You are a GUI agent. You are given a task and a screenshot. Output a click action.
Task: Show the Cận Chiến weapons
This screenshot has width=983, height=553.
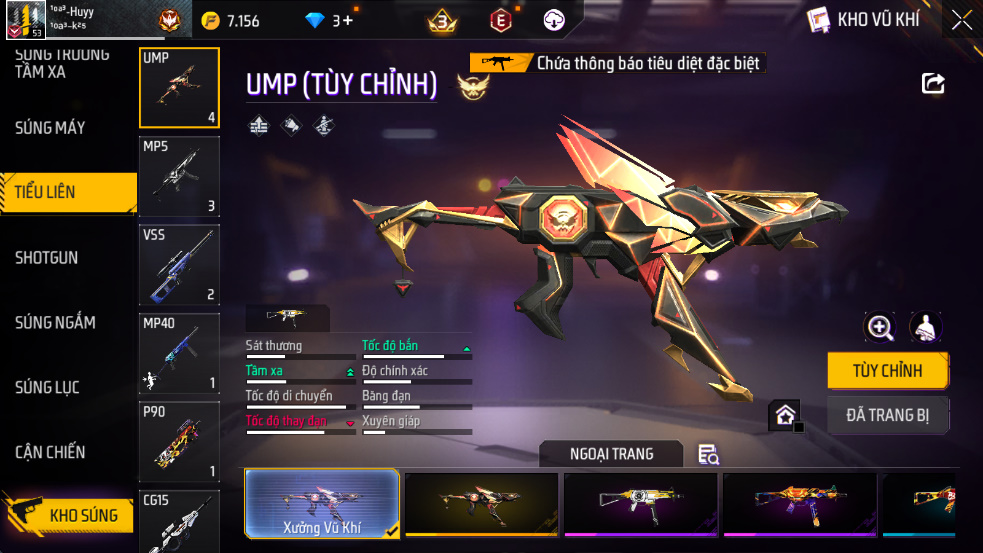click(x=50, y=452)
